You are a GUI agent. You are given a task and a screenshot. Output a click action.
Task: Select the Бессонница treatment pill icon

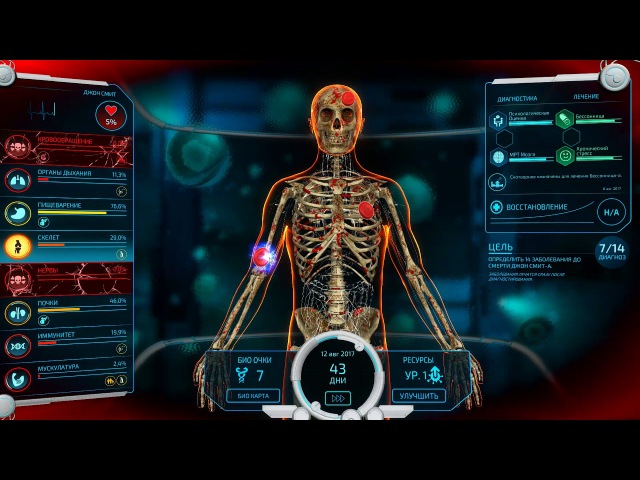pos(565,118)
